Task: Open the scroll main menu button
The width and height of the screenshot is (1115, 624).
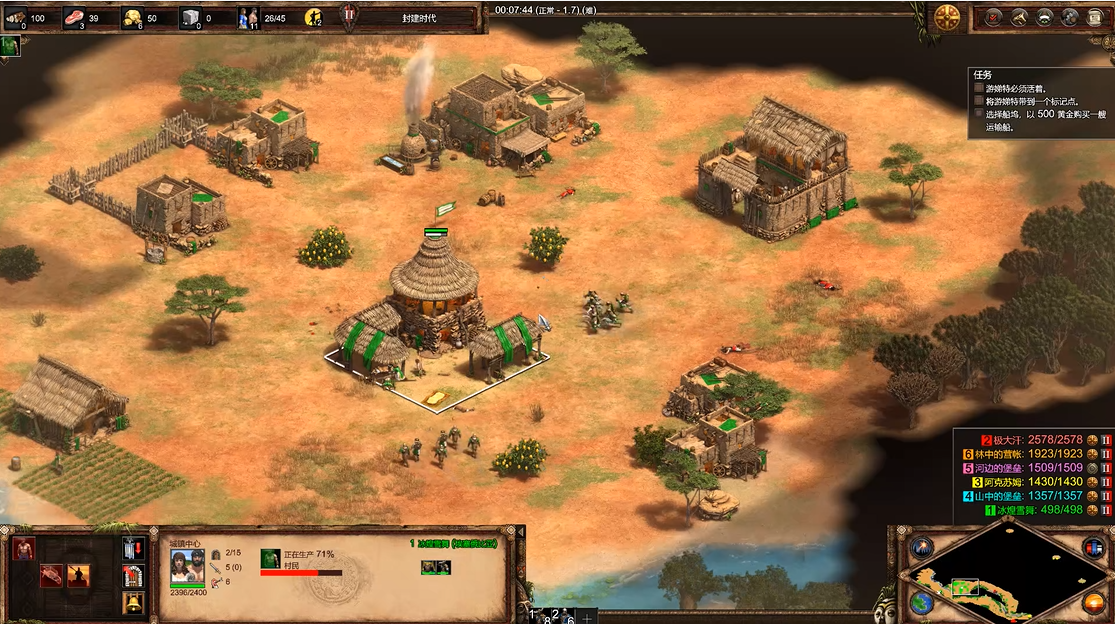Action: (1094, 17)
